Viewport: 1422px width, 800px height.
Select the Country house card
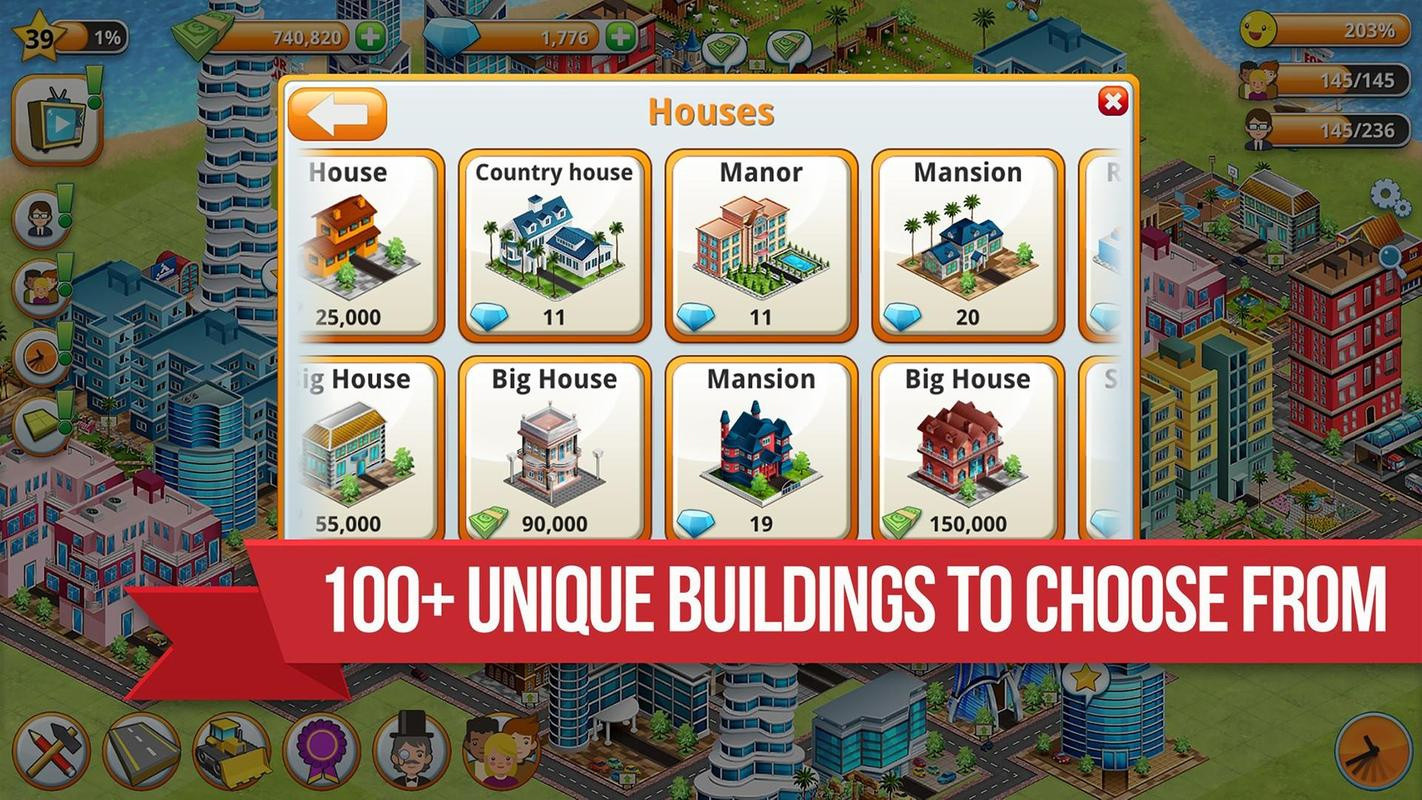tap(554, 245)
